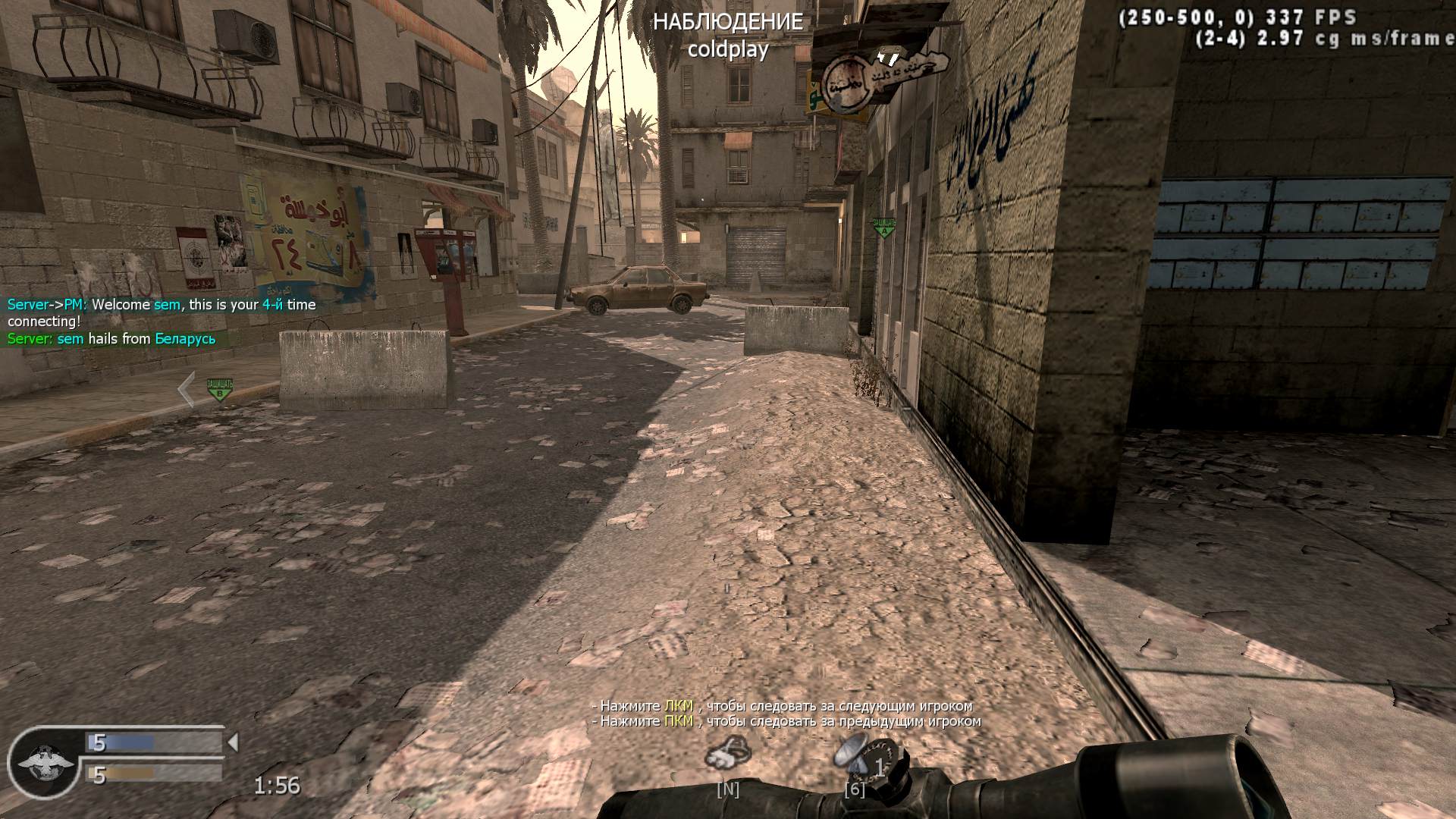
Task: Click the player name sem in the welcome message
Action: click(168, 305)
